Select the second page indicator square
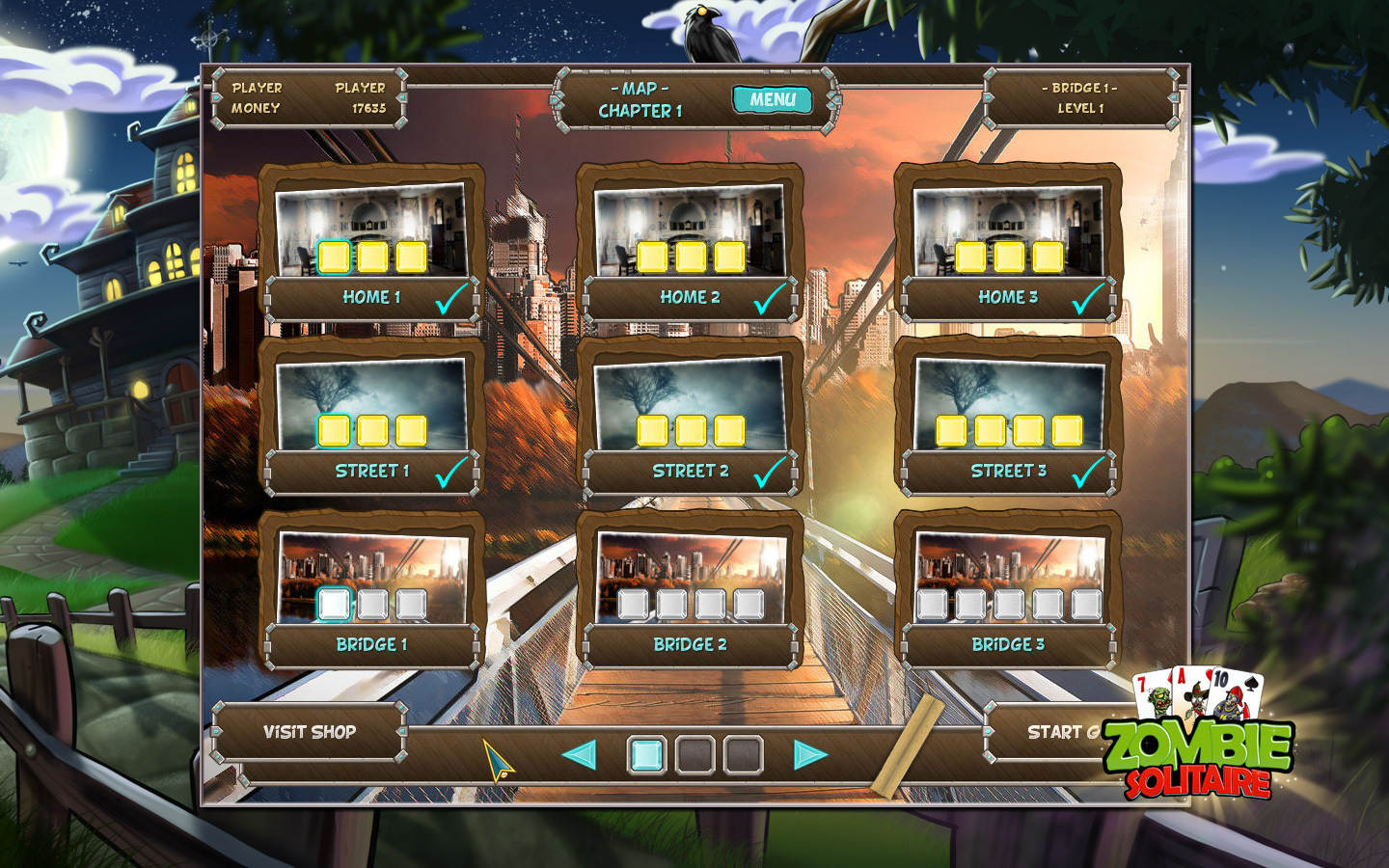 [x=693, y=754]
